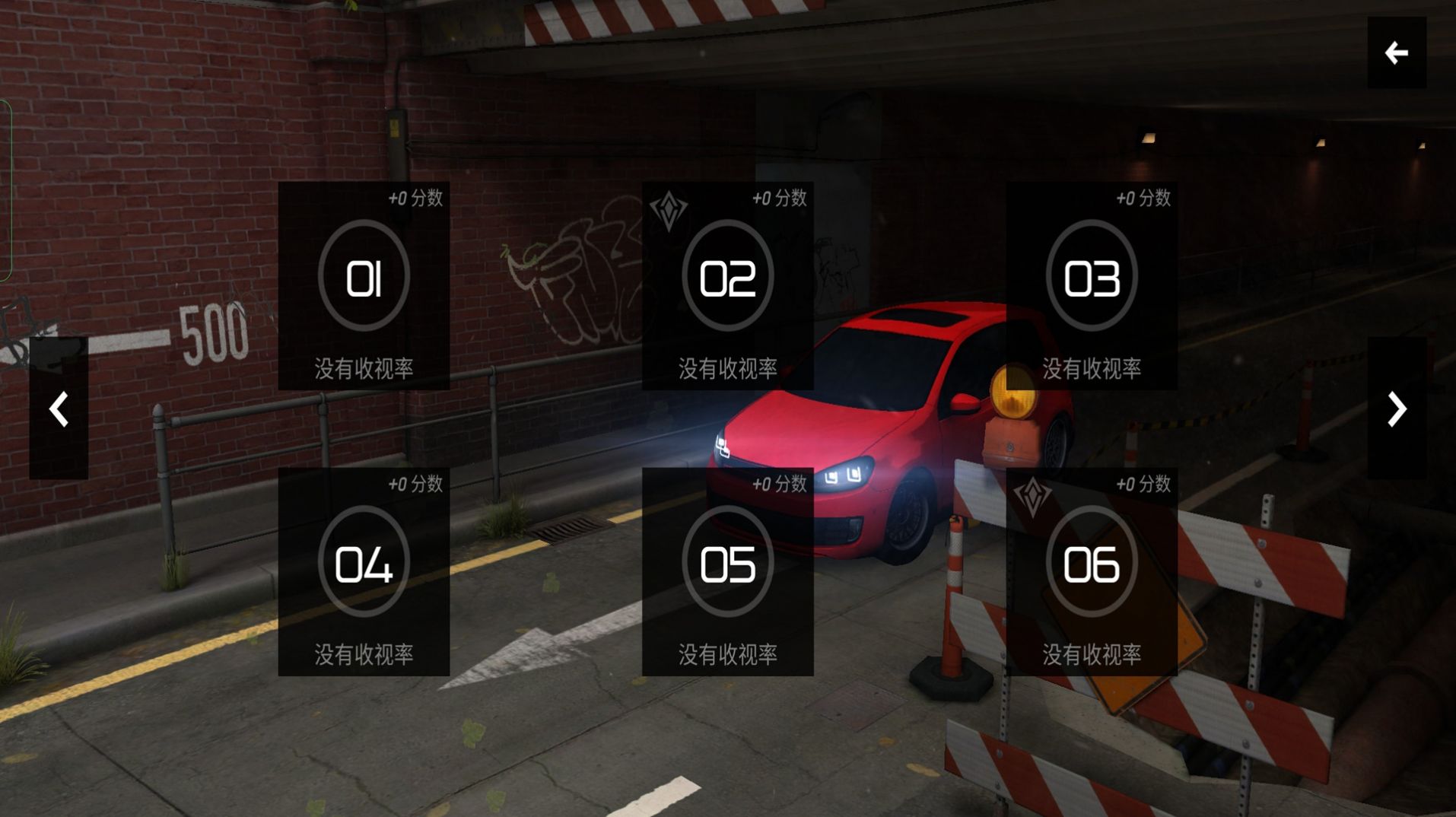Select slot panel 03

point(1092,285)
